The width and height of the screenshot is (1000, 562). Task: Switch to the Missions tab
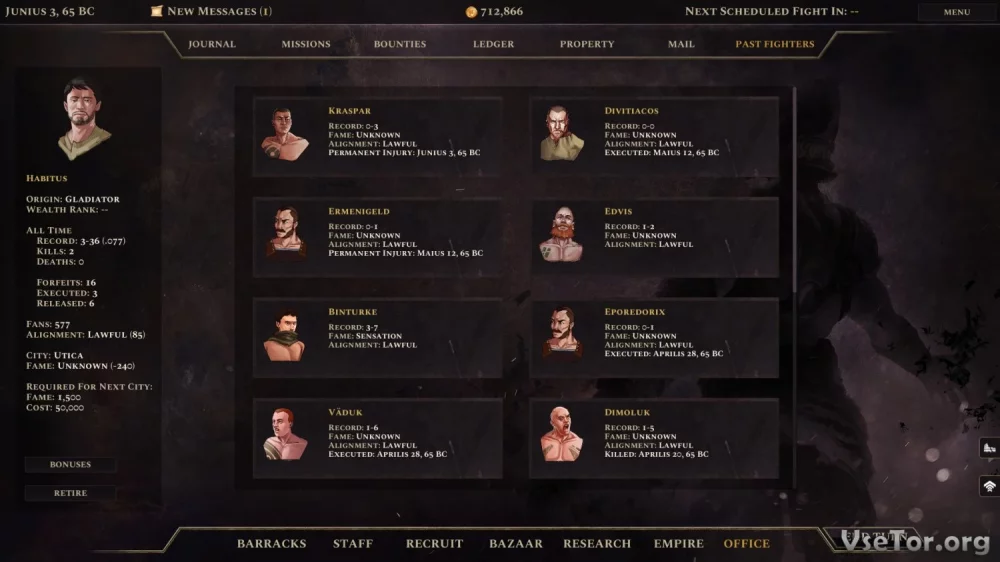click(306, 44)
